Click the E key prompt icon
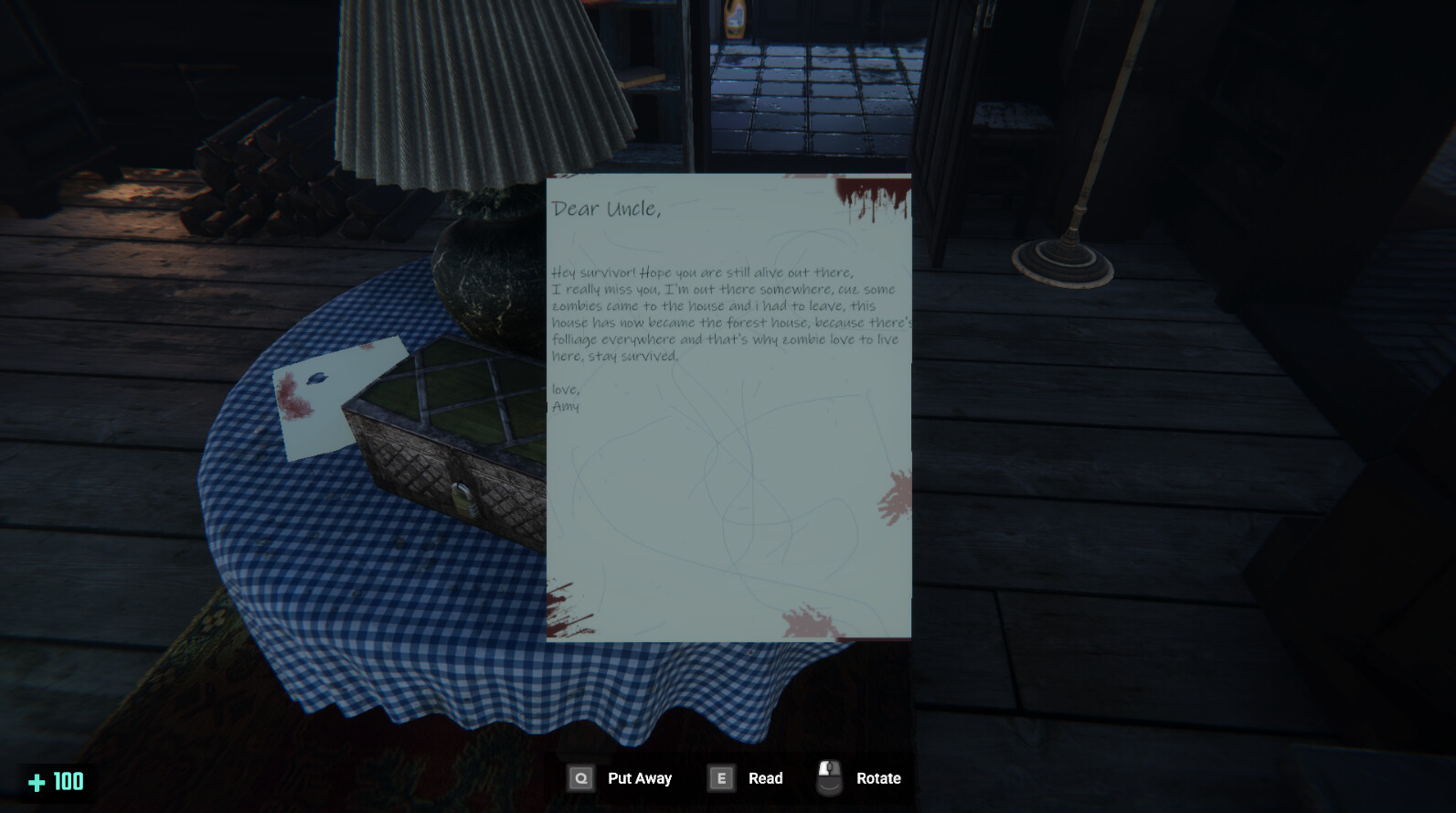 coord(721,778)
